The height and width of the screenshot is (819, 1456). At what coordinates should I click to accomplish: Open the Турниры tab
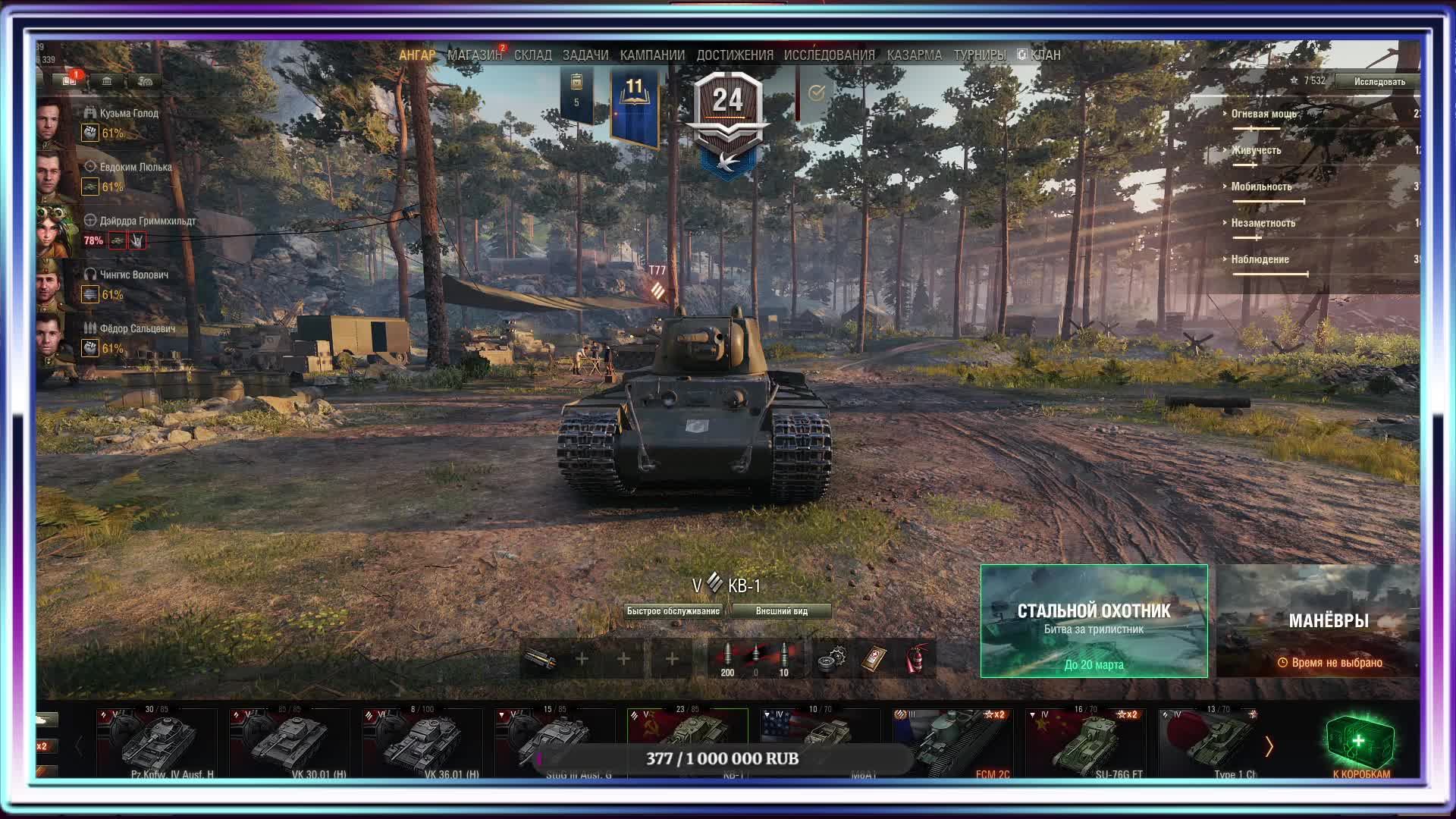(x=979, y=55)
